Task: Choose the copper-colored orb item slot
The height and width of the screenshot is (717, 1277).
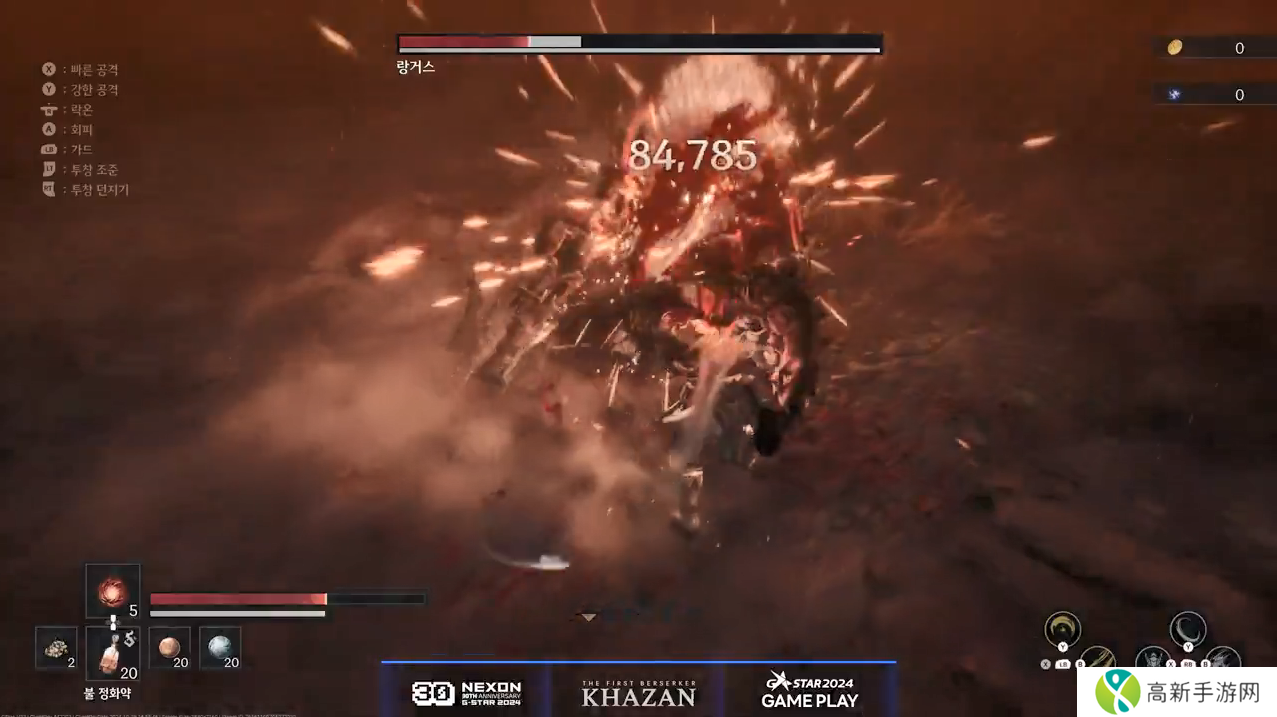Action: point(169,648)
